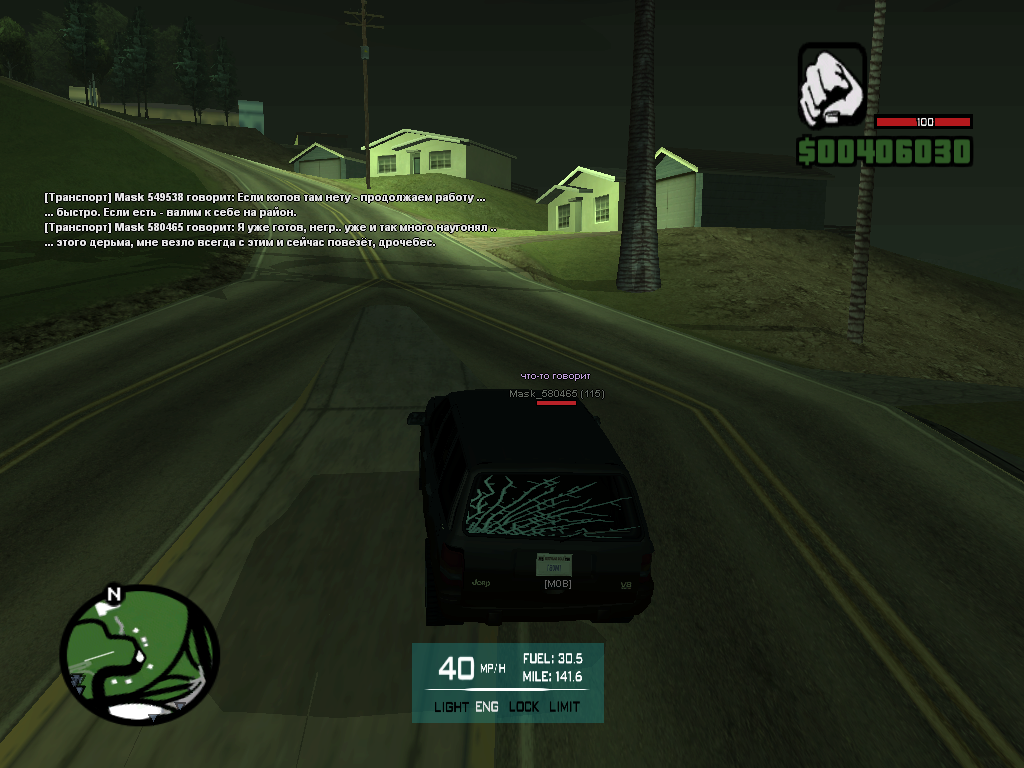Toggle the ENG engine indicator

[487, 707]
